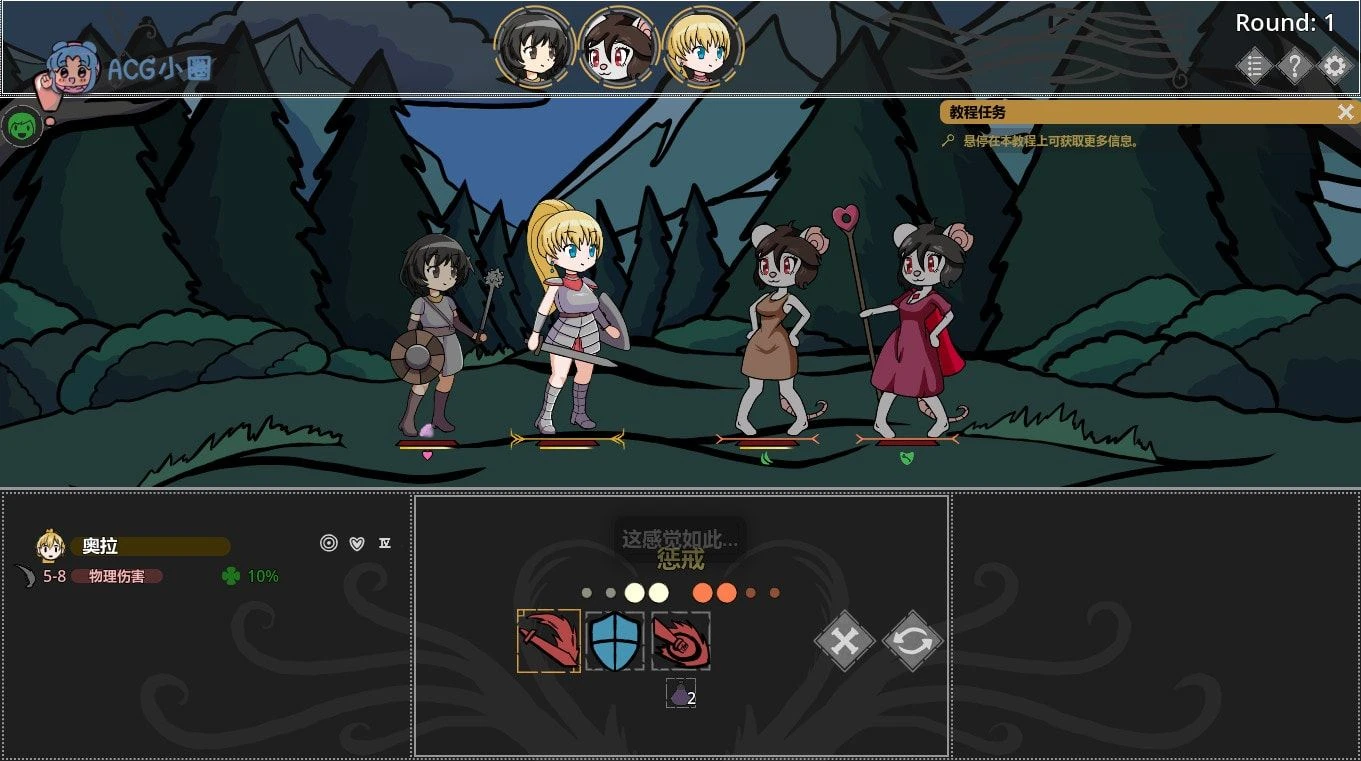Click the potion item showing quantity 2
Viewport: 1361px width, 761px height.
point(680,692)
